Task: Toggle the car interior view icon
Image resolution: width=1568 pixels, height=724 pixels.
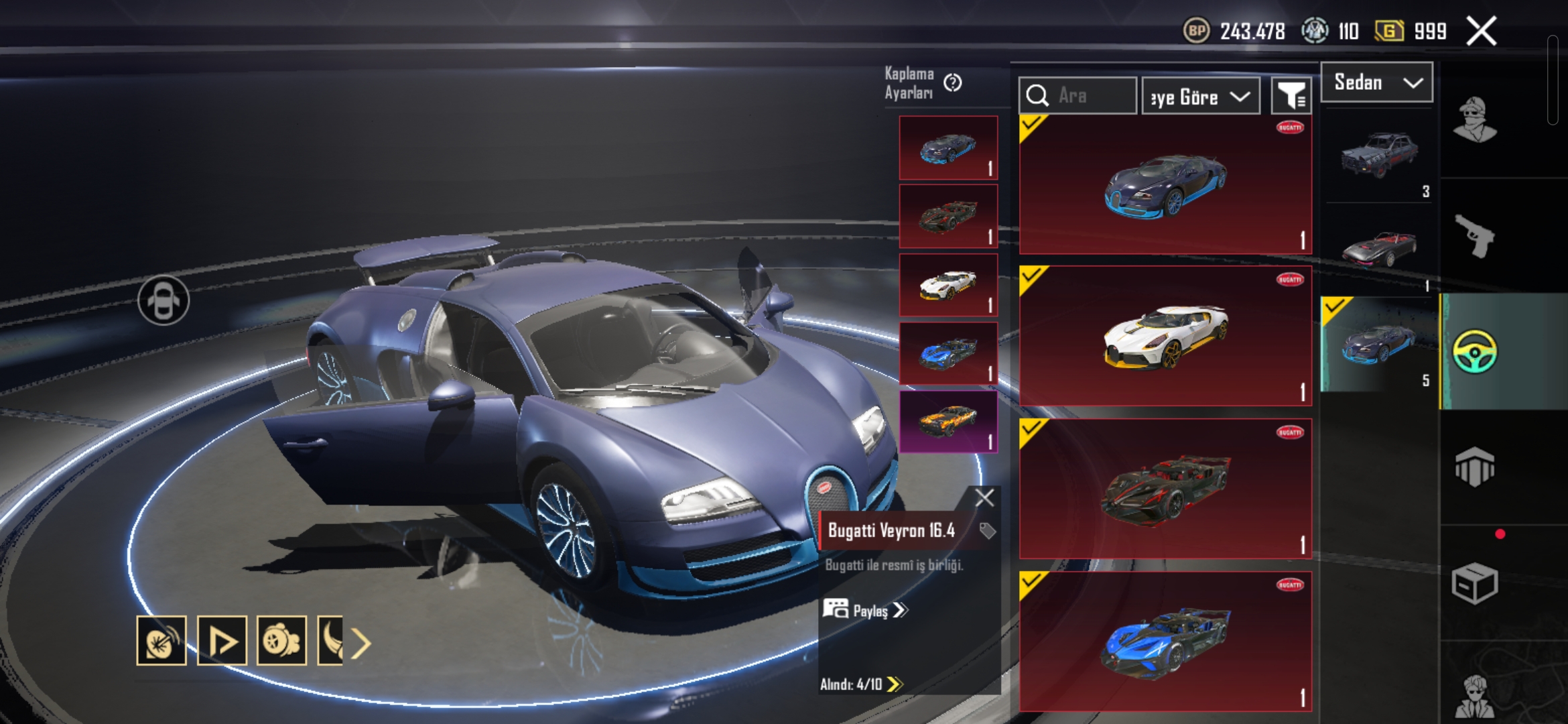Action: tap(164, 300)
